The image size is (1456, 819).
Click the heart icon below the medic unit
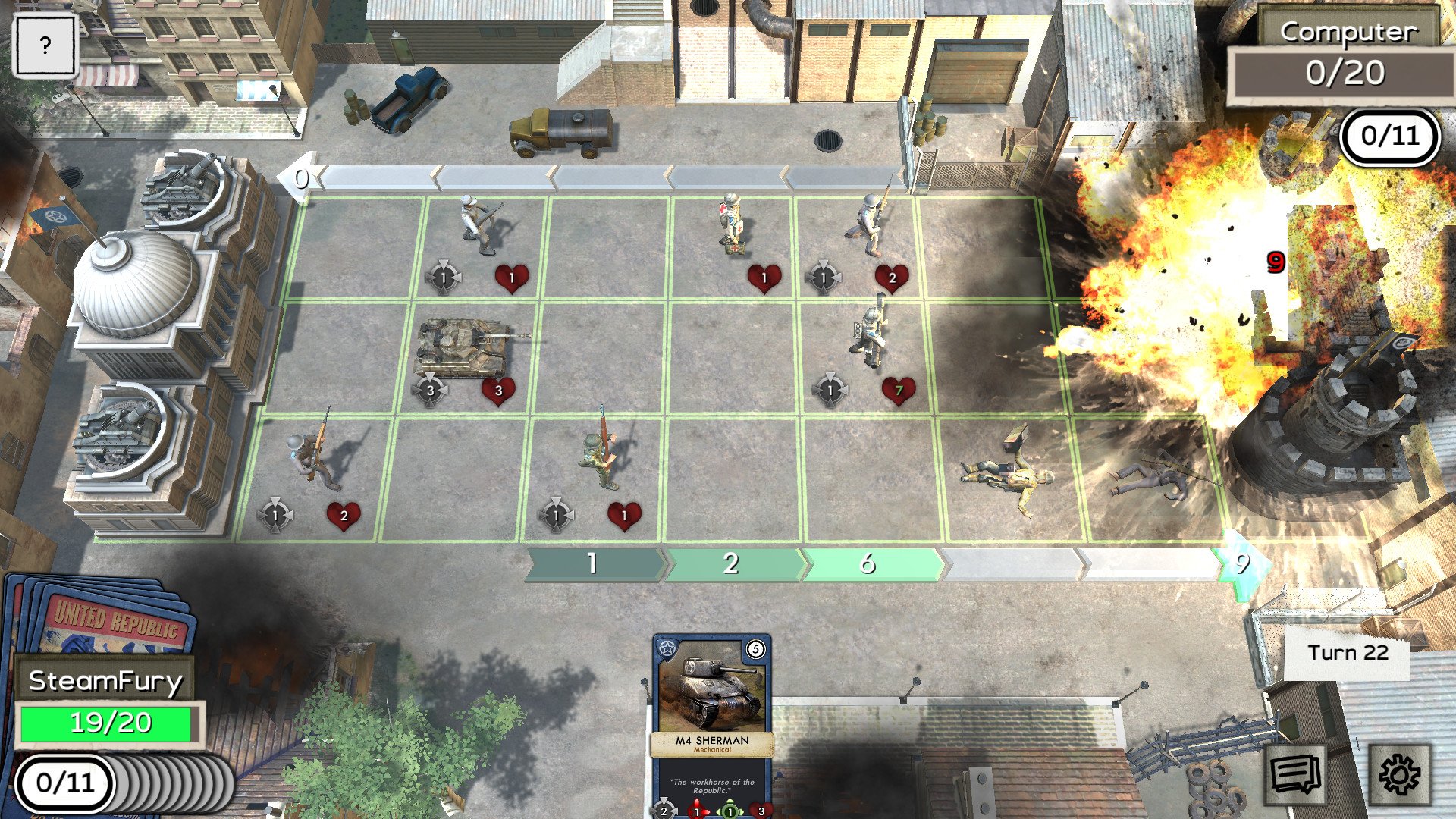click(763, 278)
